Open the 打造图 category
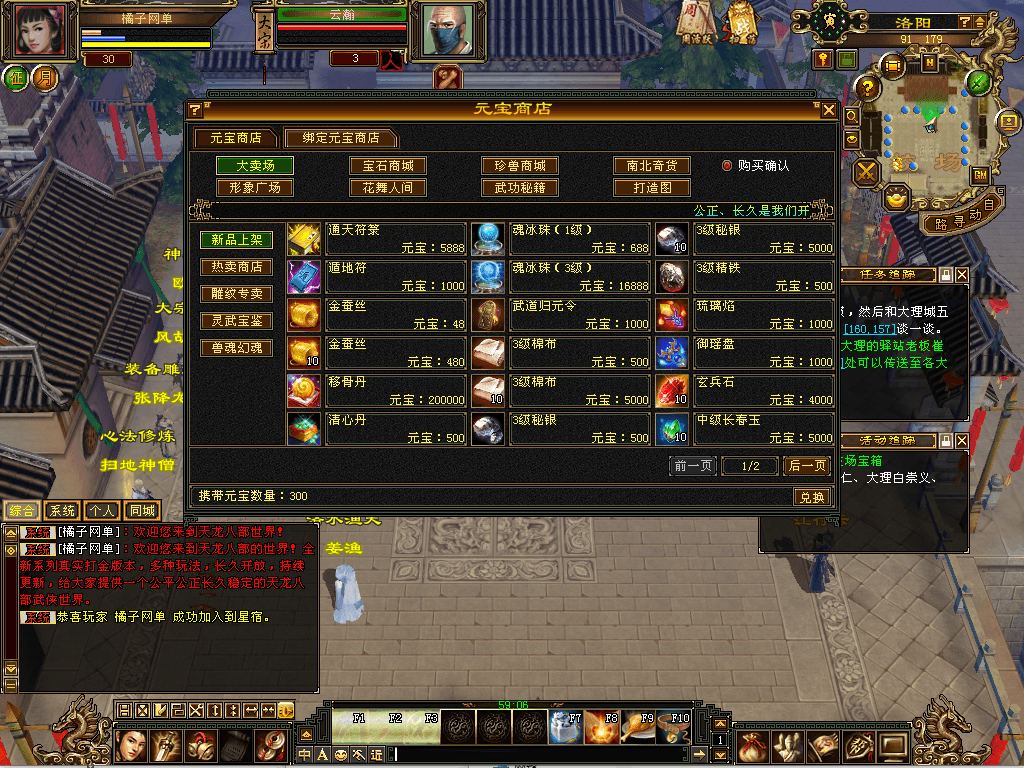1024x768 pixels. (652, 187)
